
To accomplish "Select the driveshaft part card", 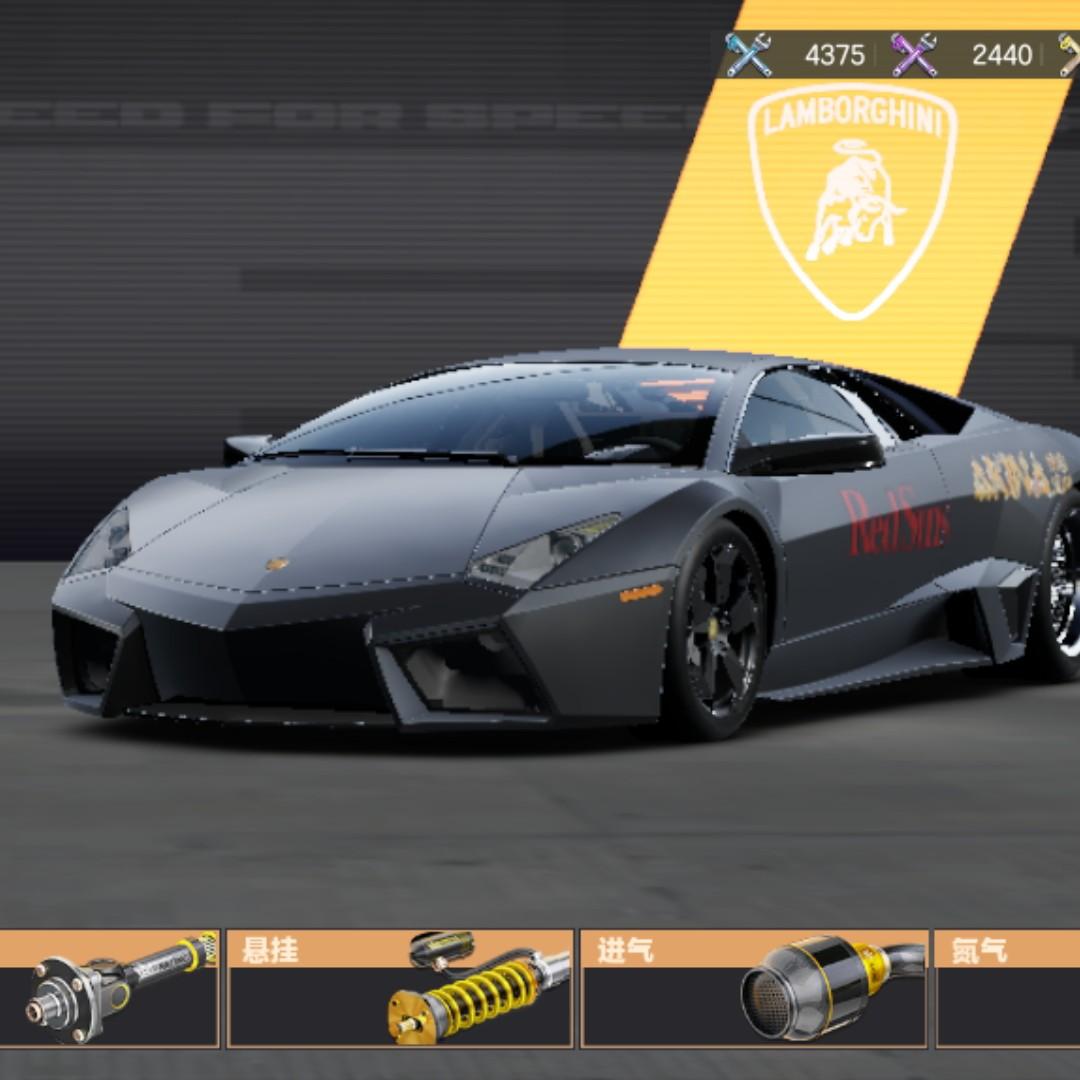I will pos(108,988).
